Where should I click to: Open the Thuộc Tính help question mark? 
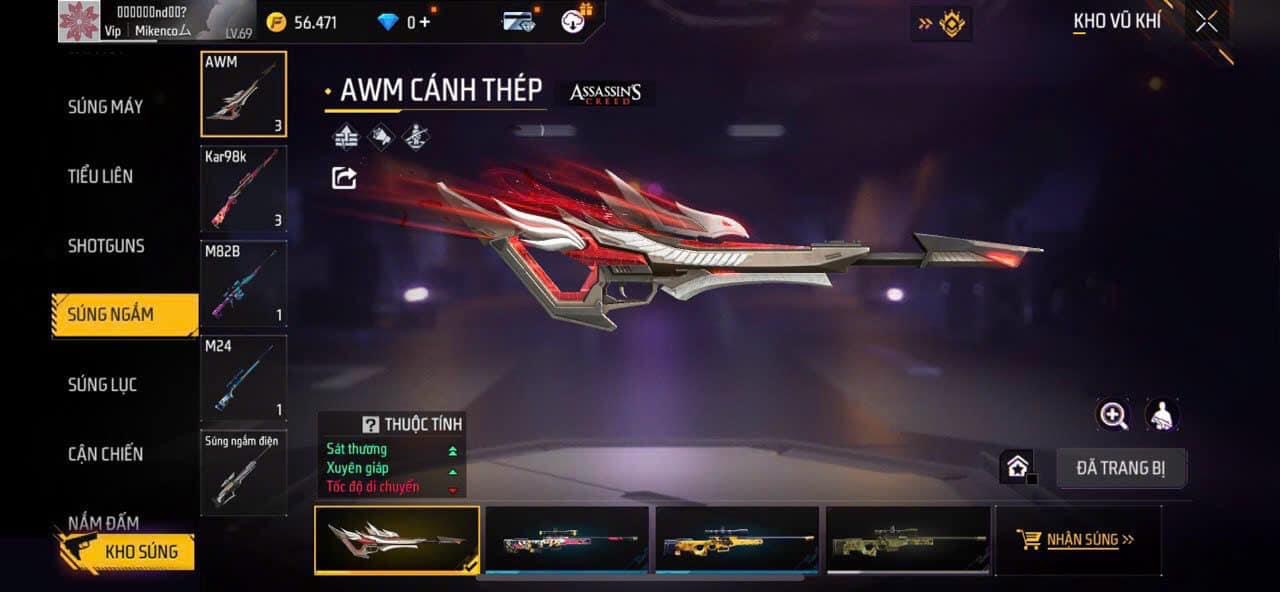tap(371, 424)
